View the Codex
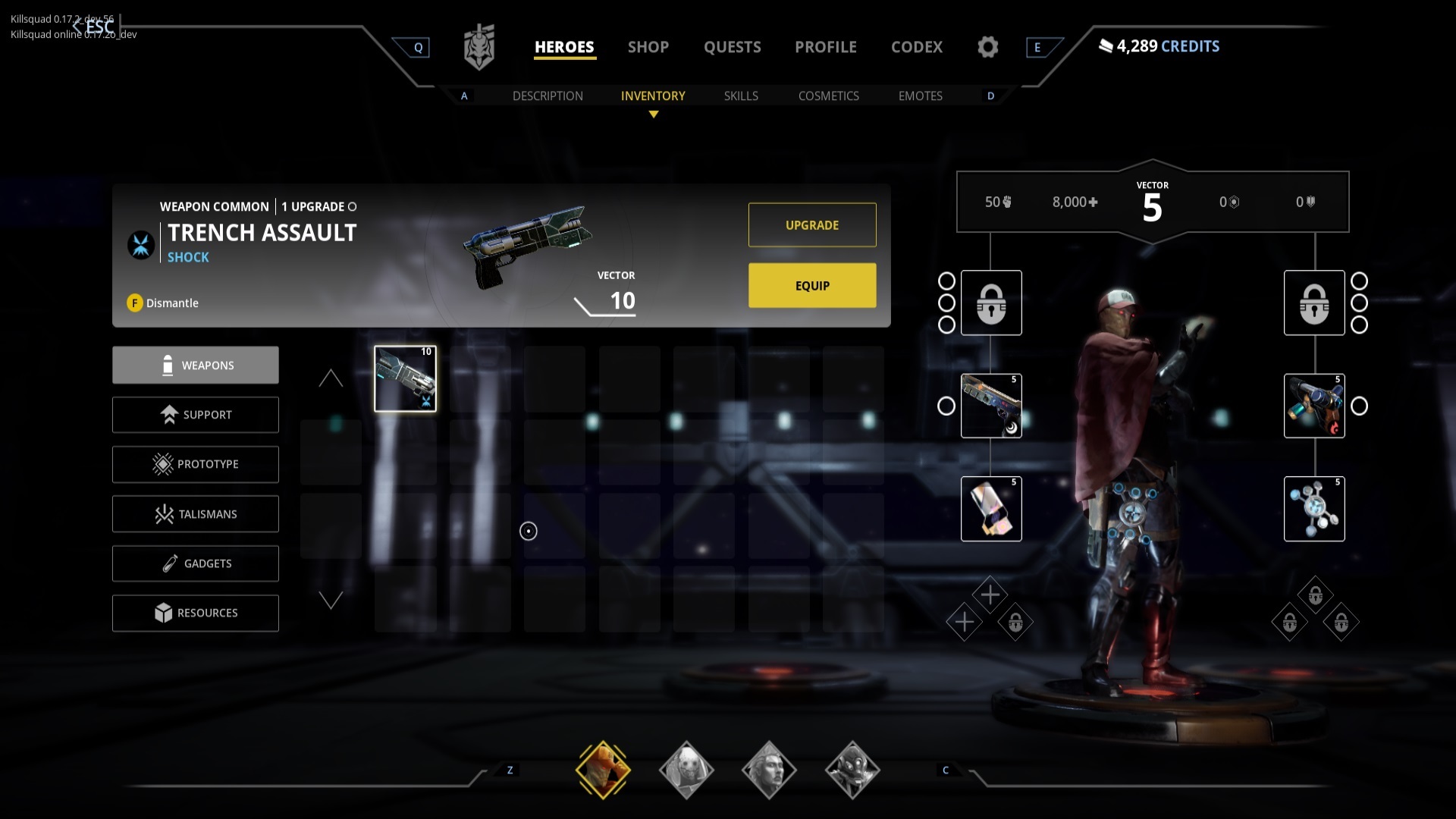Image resolution: width=1456 pixels, height=819 pixels. click(x=916, y=47)
